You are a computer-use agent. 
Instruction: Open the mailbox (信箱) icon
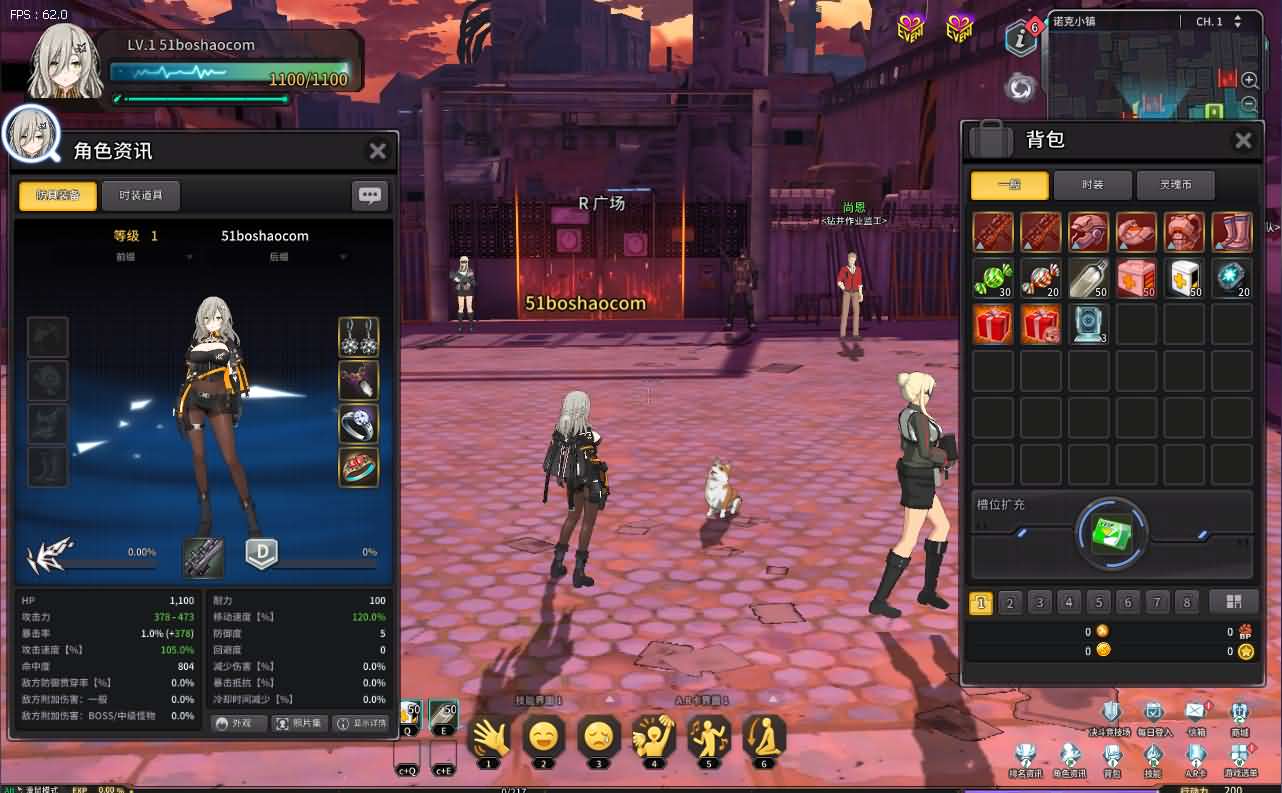click(x=1196, y=712)
